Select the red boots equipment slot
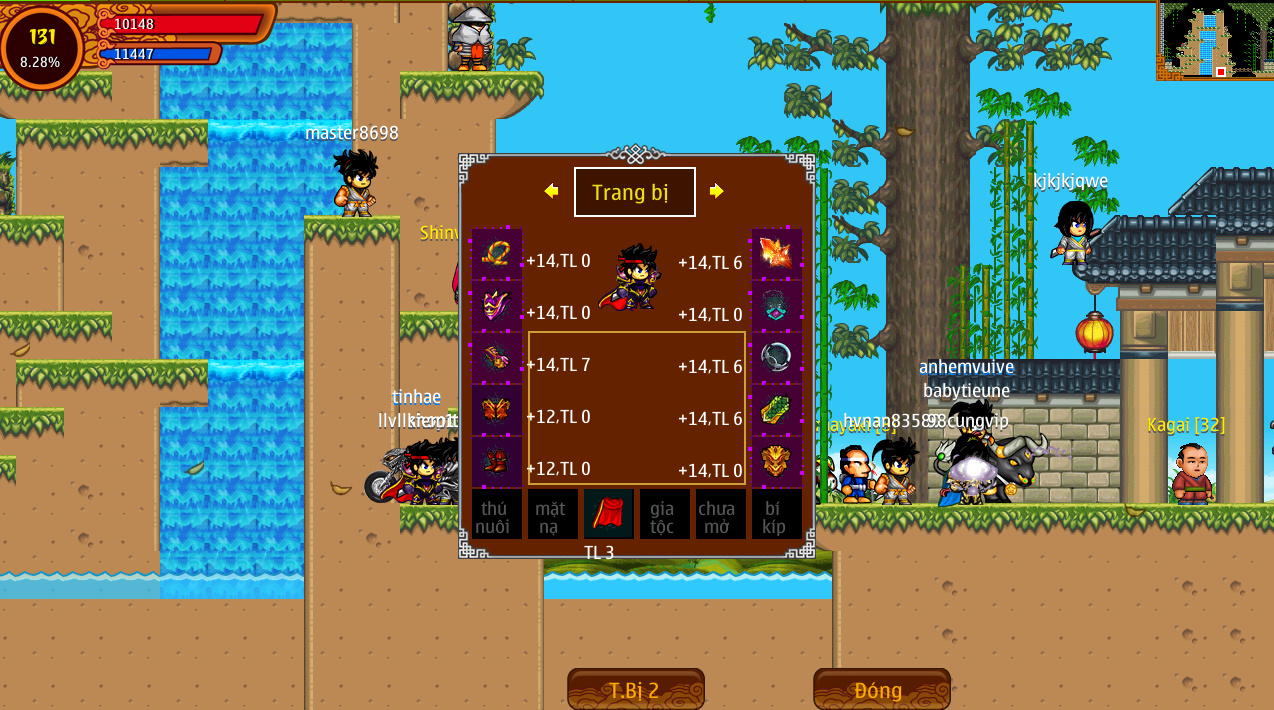The image size is (1274, 710). 496,462
